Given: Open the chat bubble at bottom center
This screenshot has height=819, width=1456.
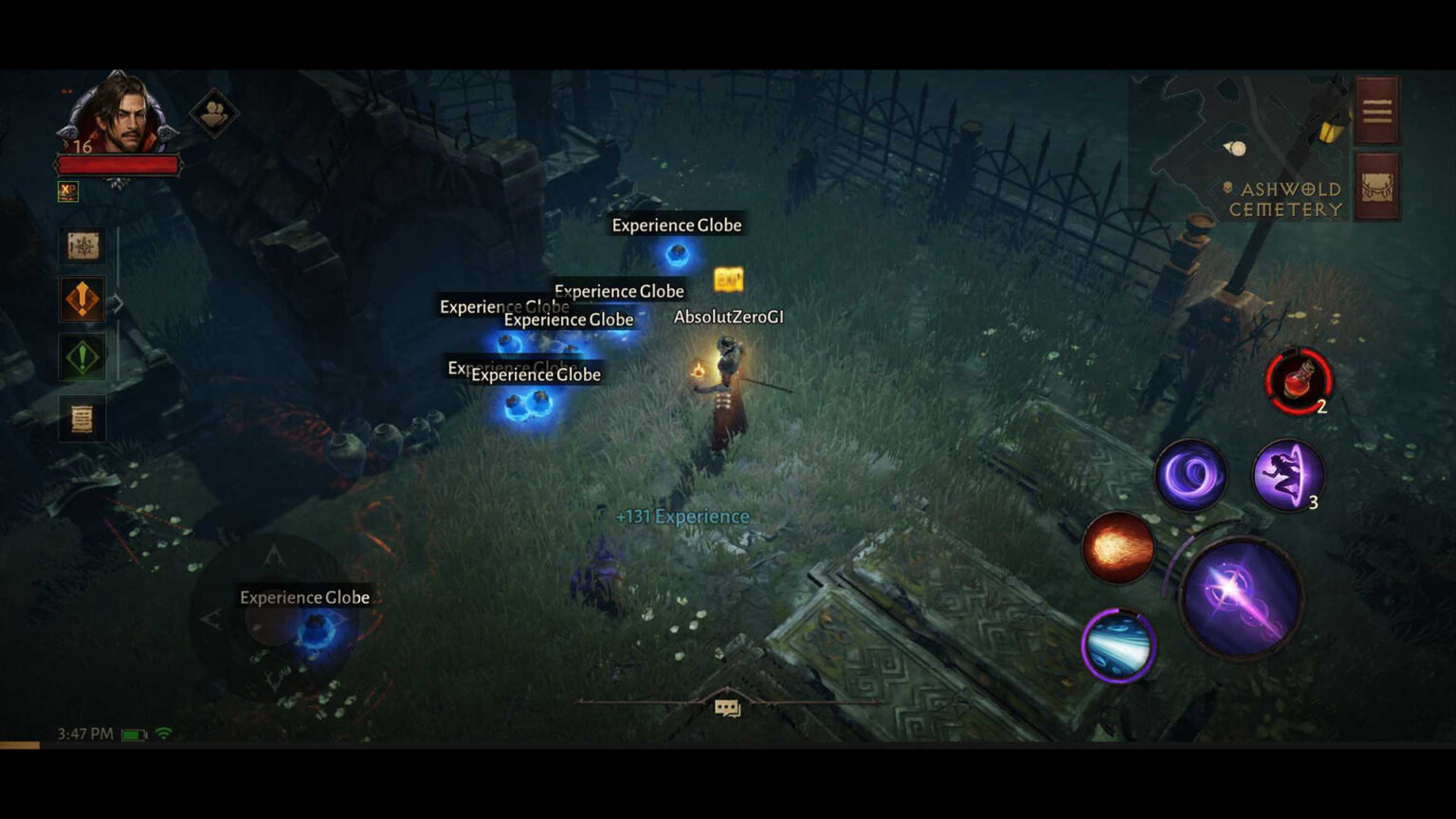Looking at the screenshot, I should click(x=728, y=707).
